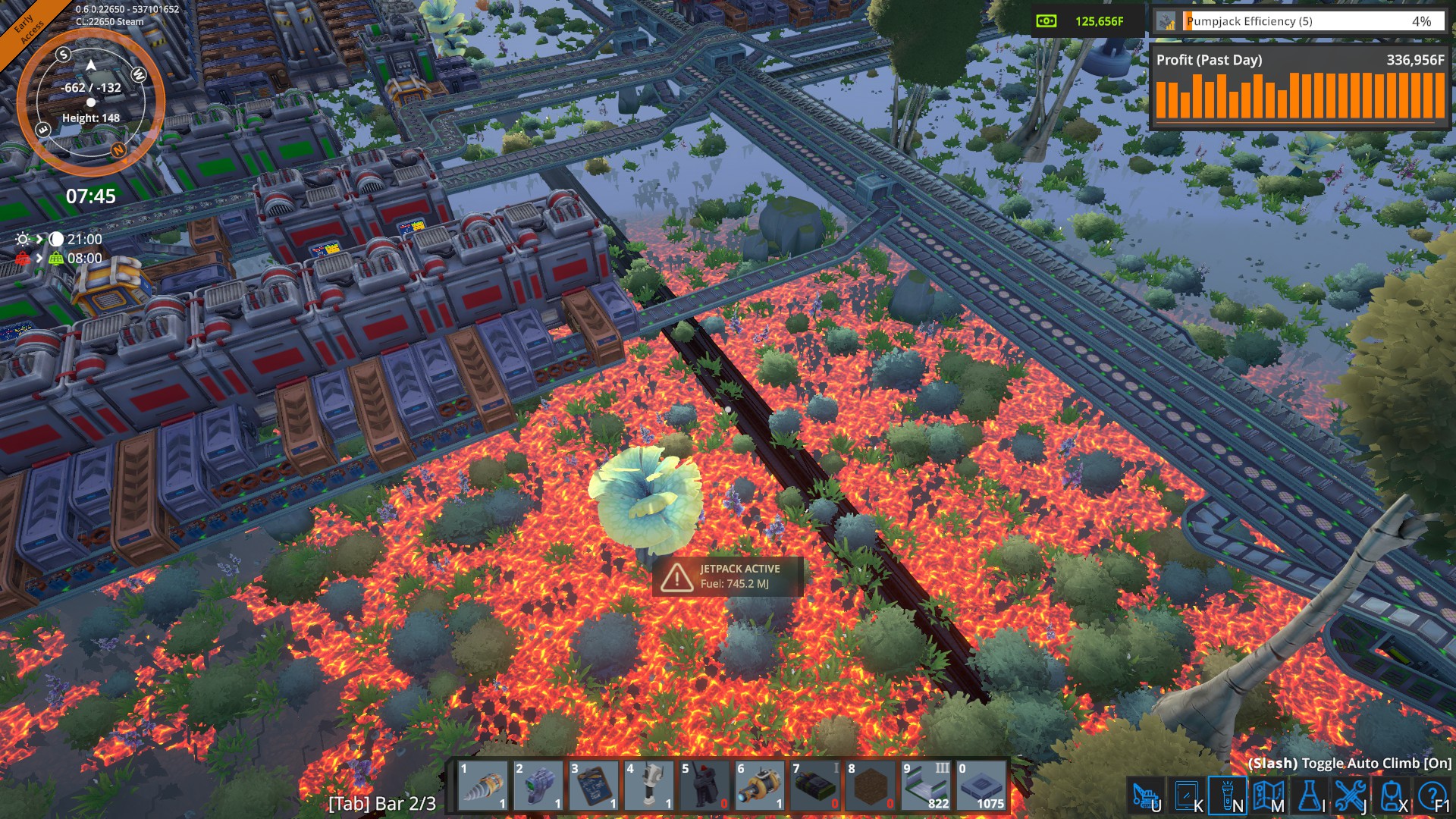Select the conveyor piece slot with 822
The image size is (1456, 819).
pos(926,786)
